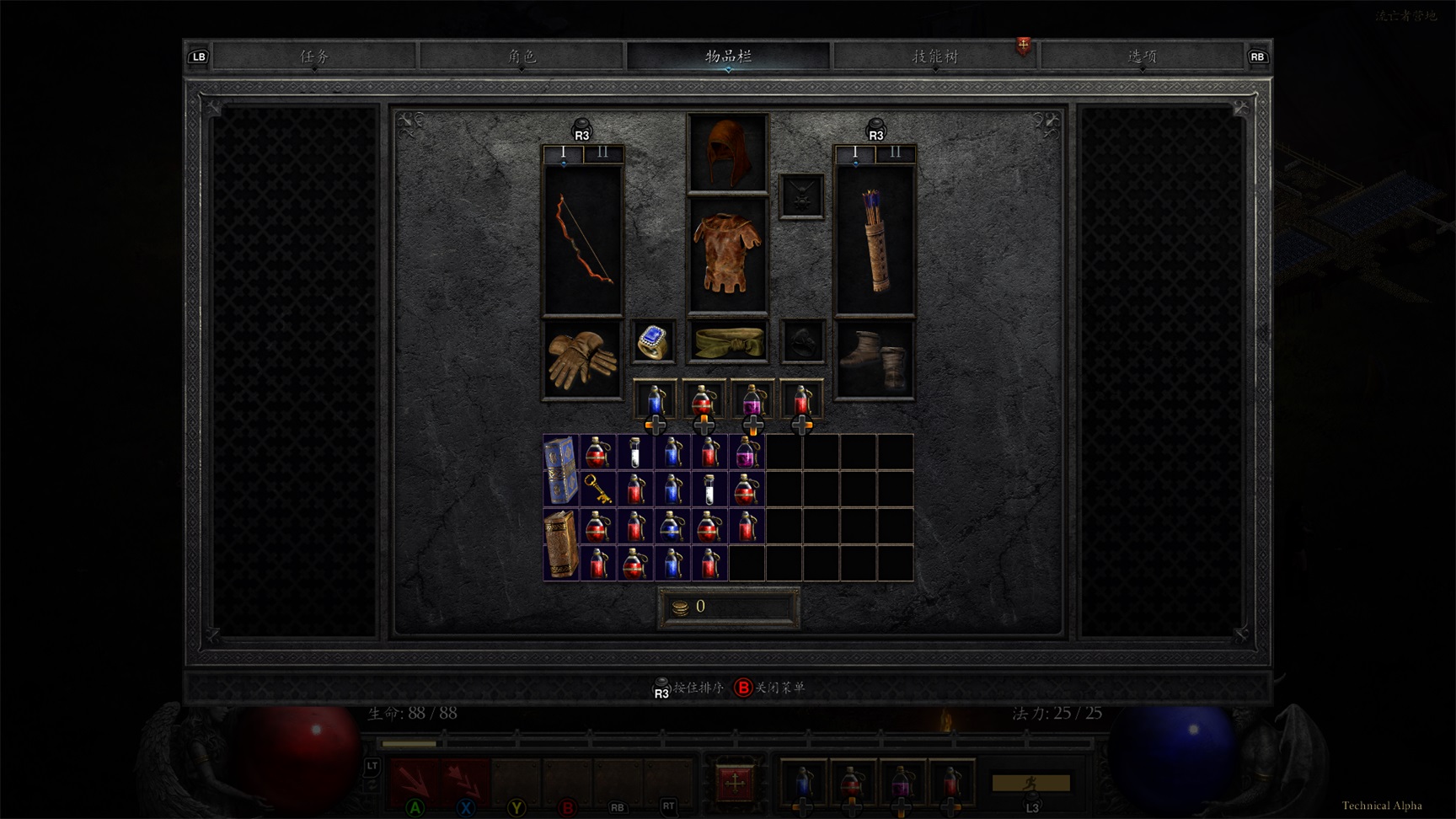
Task: Click the arrow quiver slot
Action: 875,240
